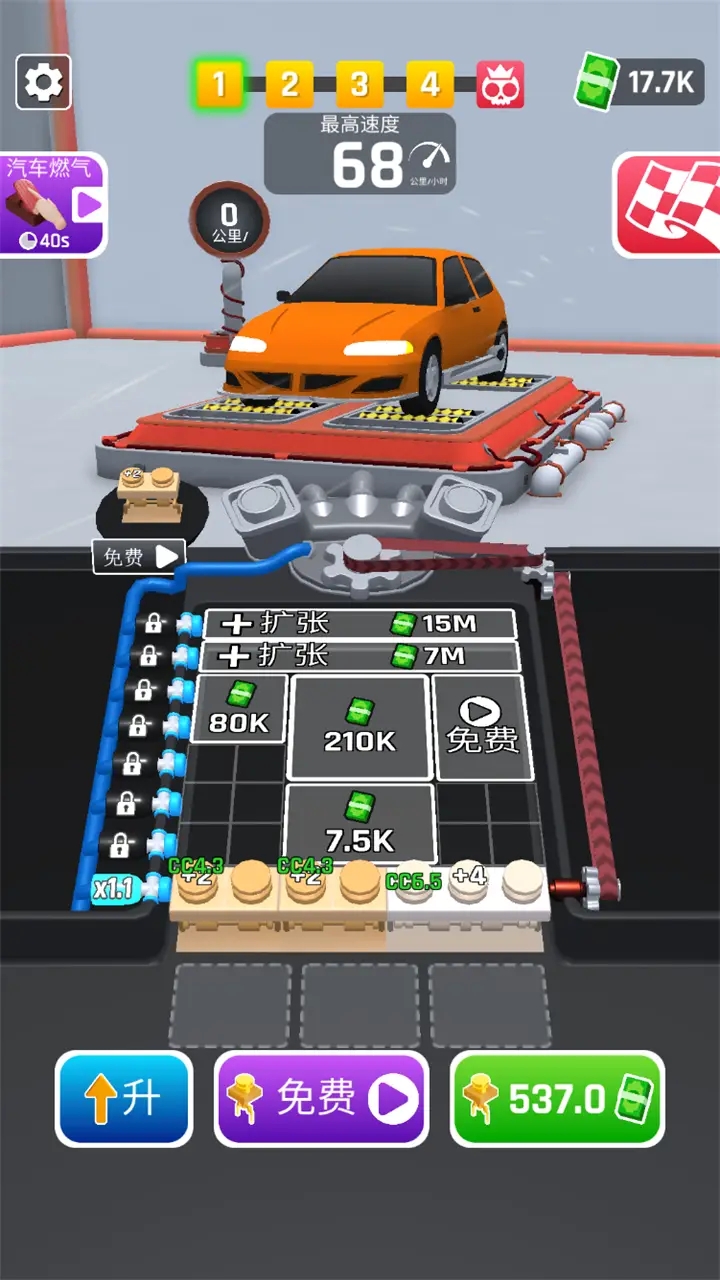720x1280 pixels.
Task: Buy a piston for 537.0 cash
Action: pos(557,1098)
